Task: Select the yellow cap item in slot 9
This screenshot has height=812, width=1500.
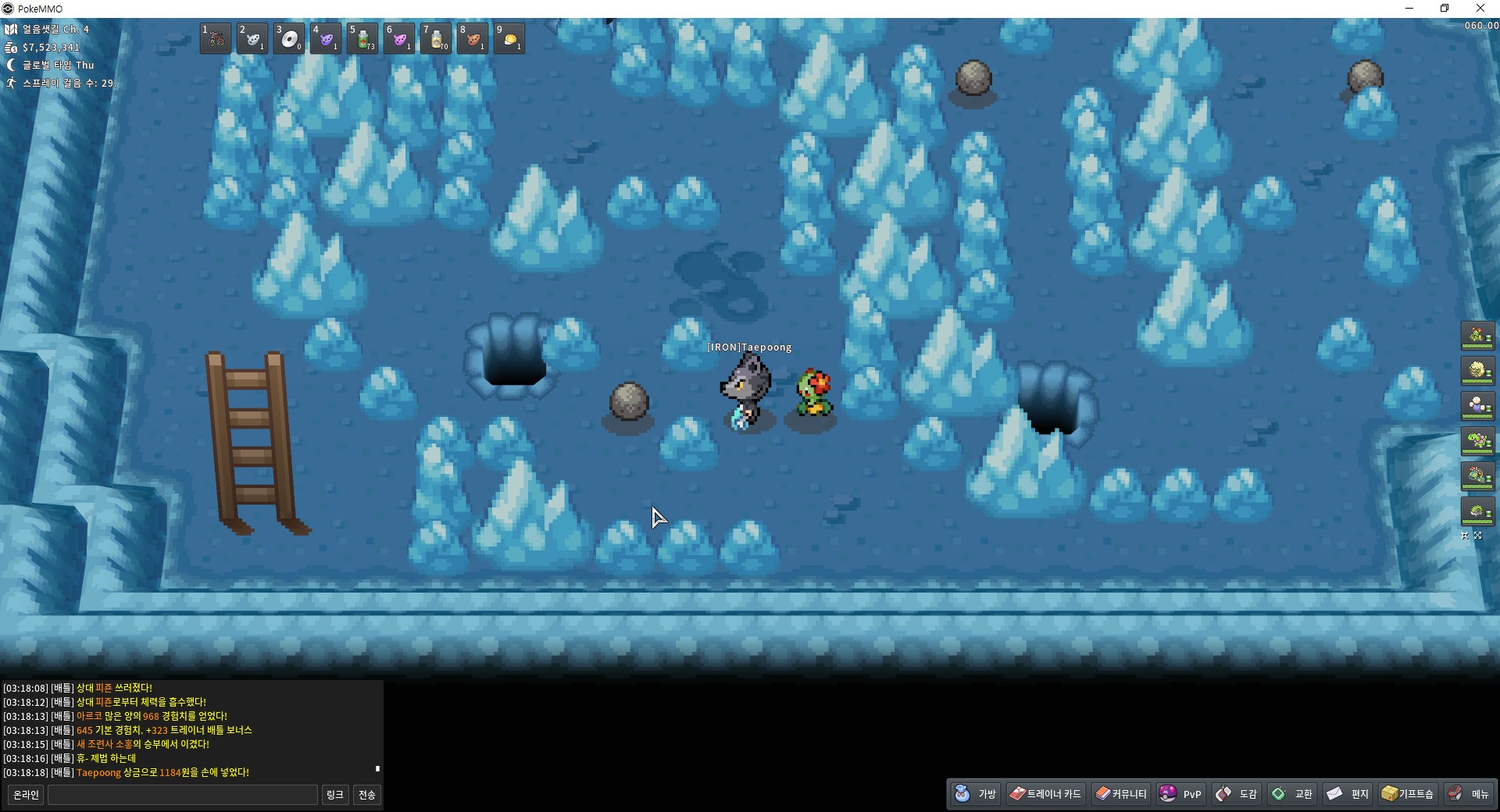Action: (509, 38)
